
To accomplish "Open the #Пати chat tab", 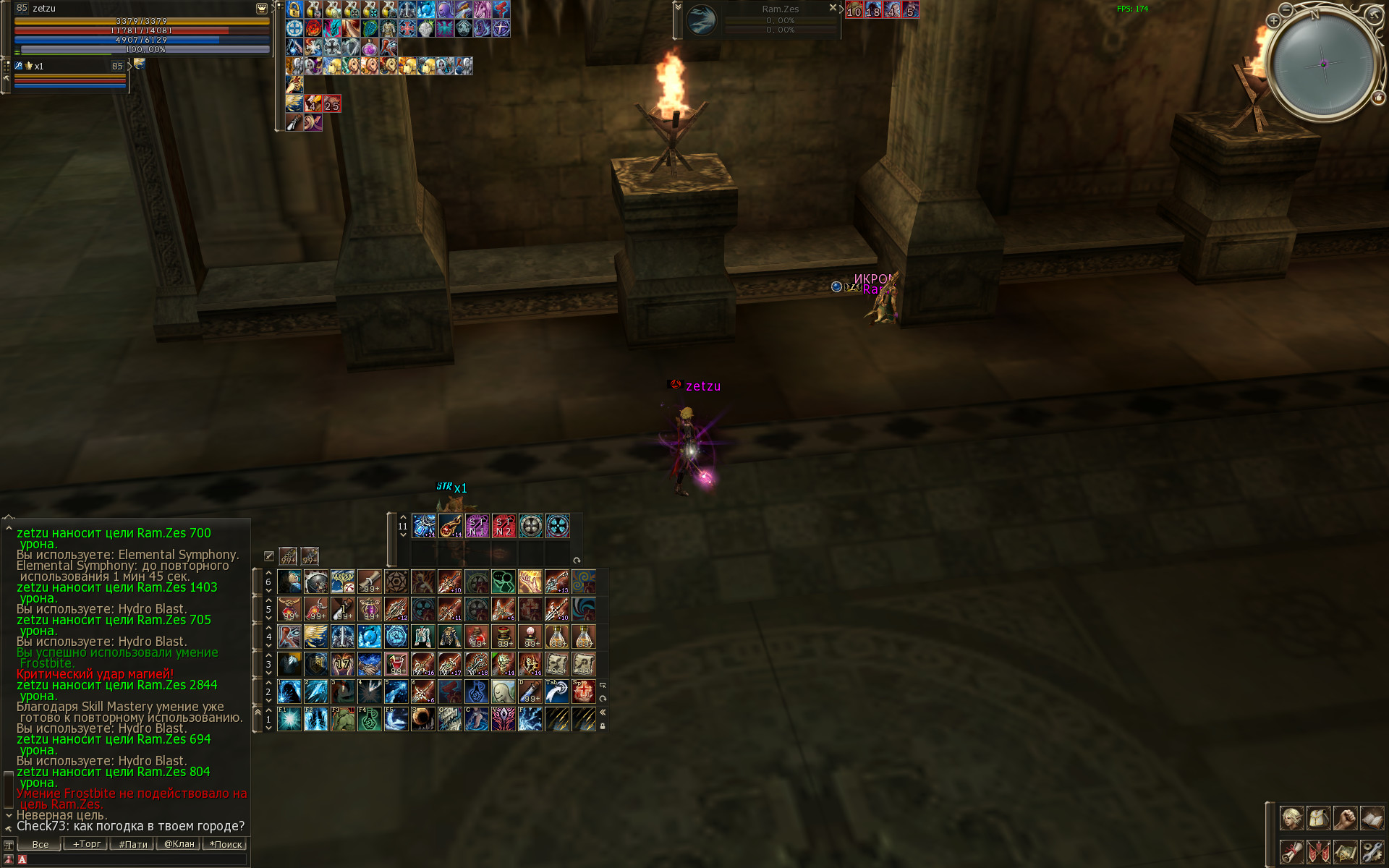I will [x=132, y=844].
